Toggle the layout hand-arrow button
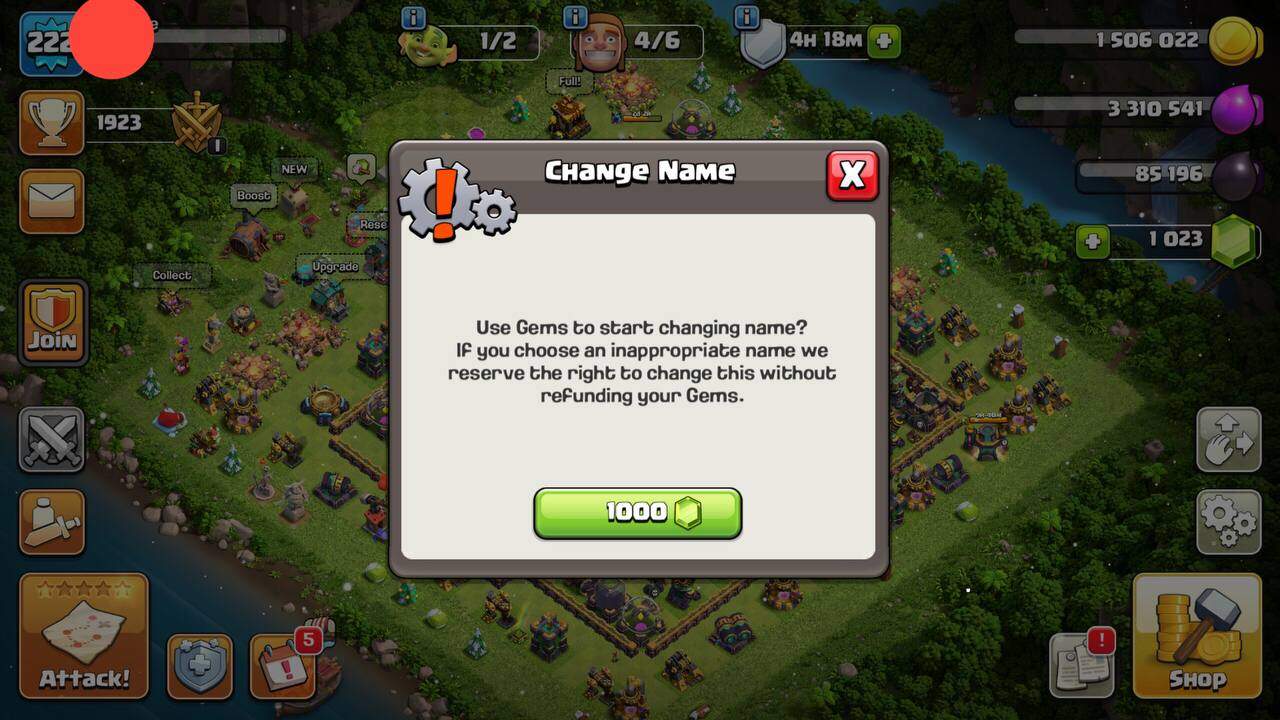The width and height of the screenshot is (1280, 720). click(1228, 439)
